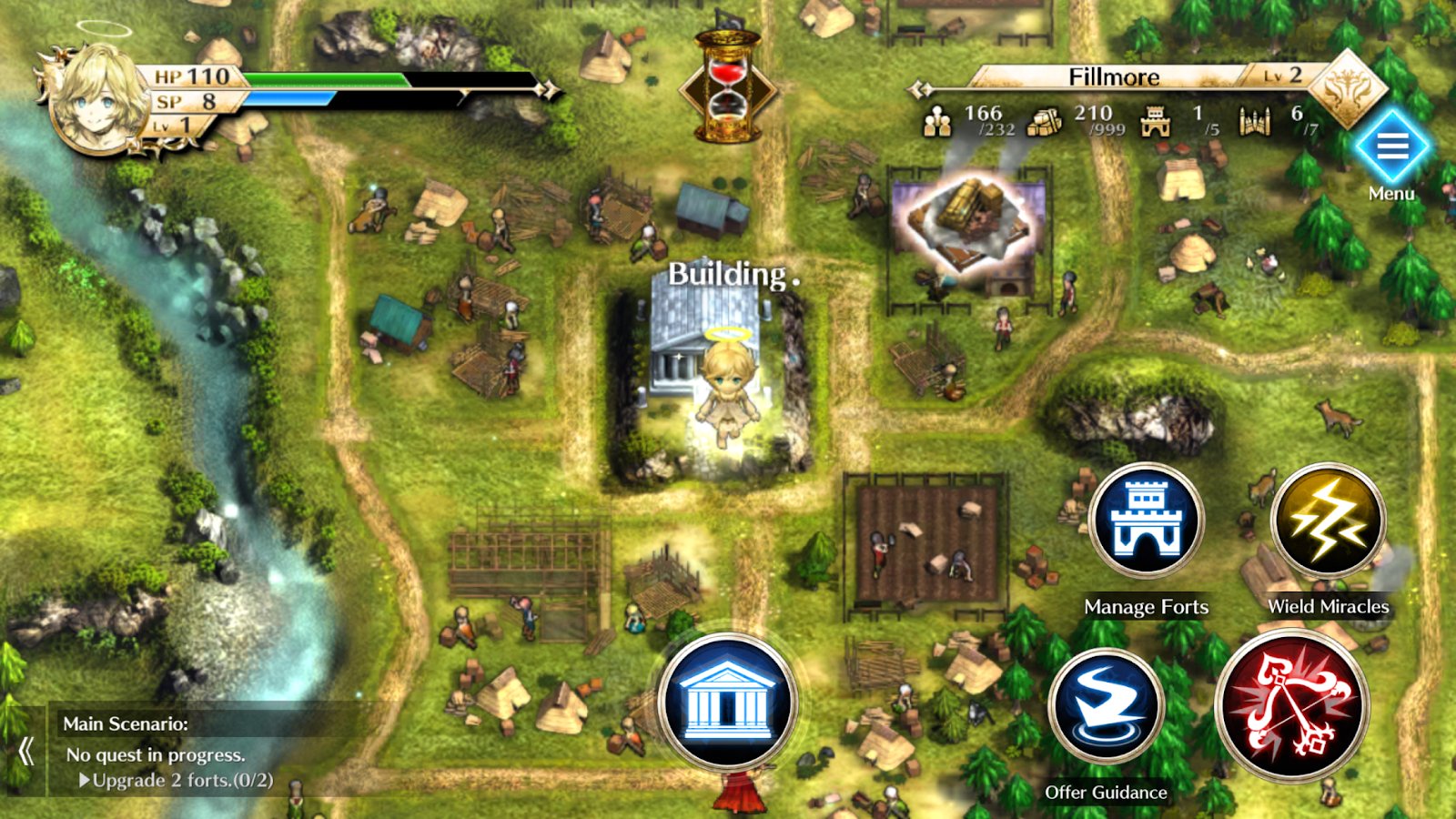Collapse the Main Scenario quest panel
This screenshot has height=819, width=1456.
(25, 752)
